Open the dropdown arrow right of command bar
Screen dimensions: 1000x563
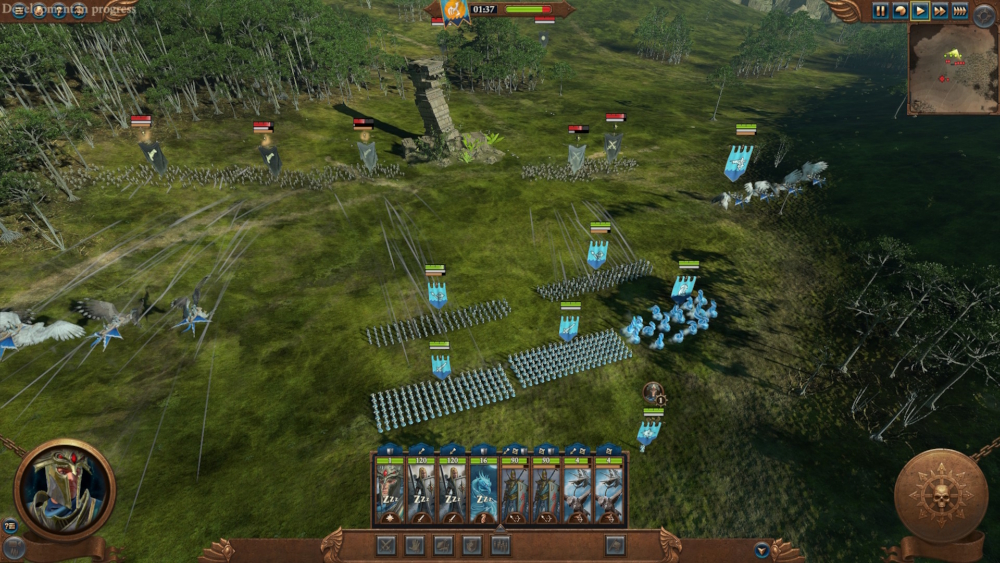pos(762,549)
